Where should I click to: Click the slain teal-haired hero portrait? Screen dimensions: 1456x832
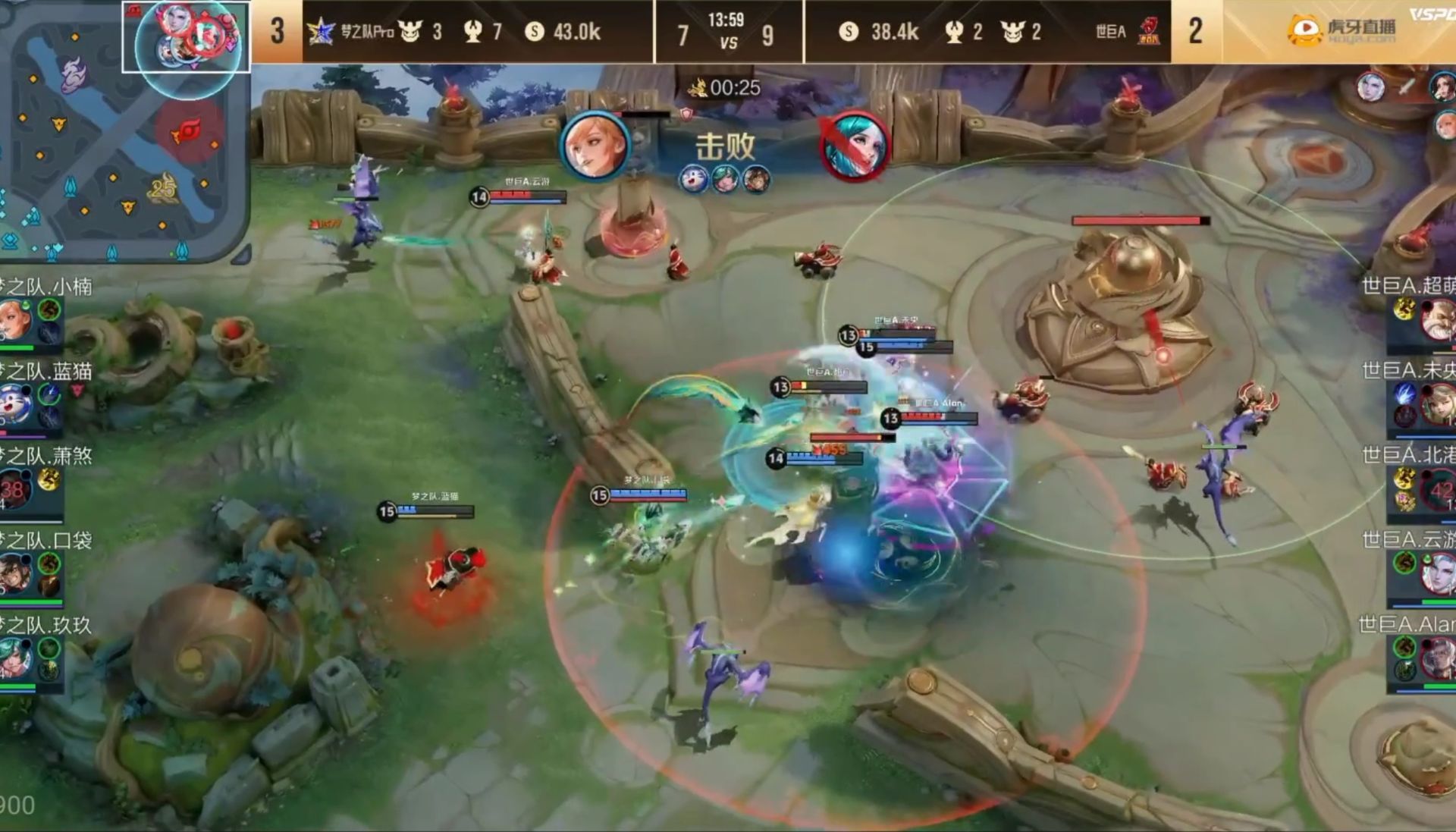click(855, 146)
